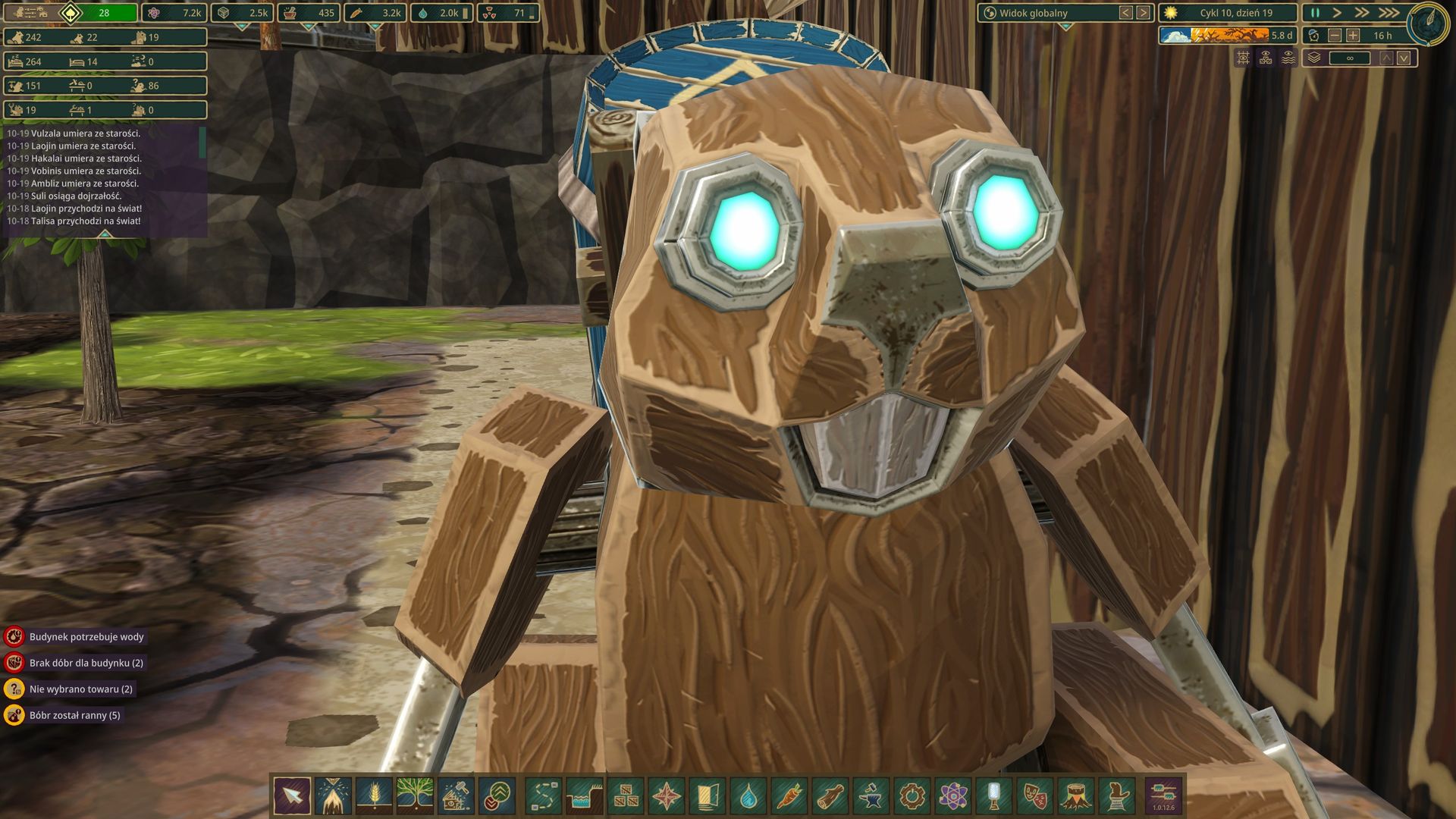Viewport: 1456px width, 819px height.
Task: Lower the visible layer level
Action: [x=1404, y=58]
